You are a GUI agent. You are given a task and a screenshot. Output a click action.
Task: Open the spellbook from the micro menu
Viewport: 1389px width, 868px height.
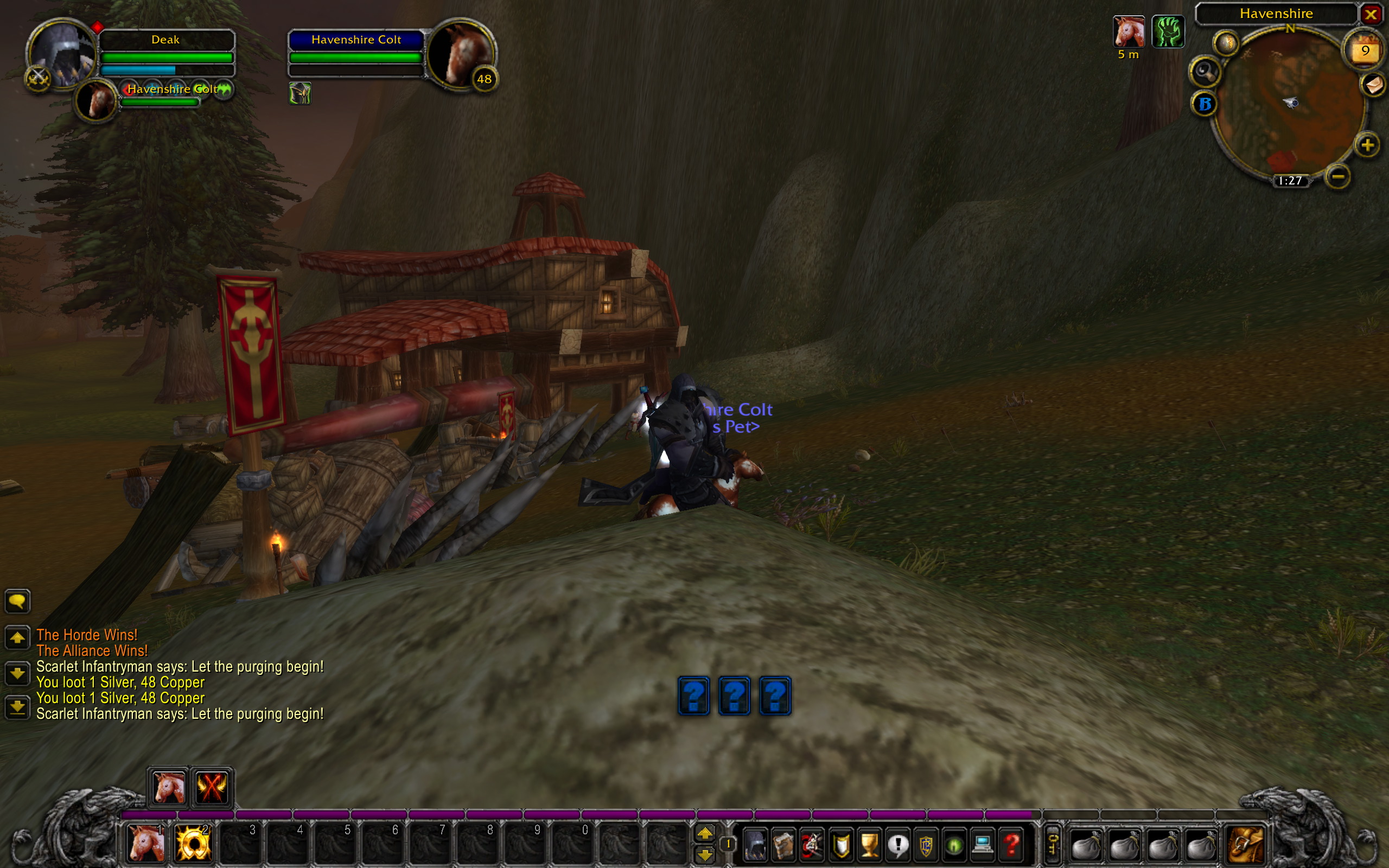[x=783, y=845]
